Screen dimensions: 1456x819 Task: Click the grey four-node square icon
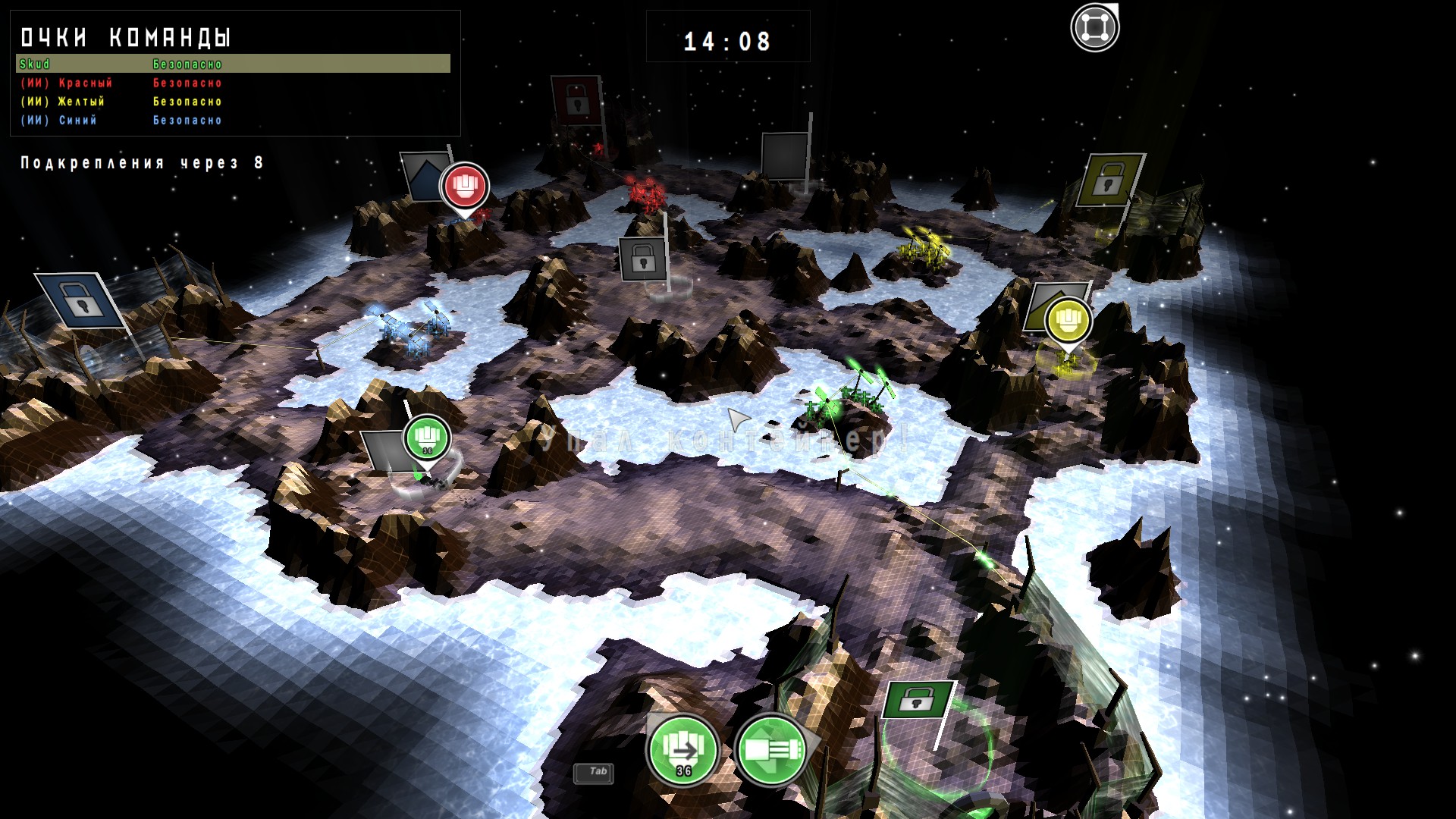[1094, 28]
